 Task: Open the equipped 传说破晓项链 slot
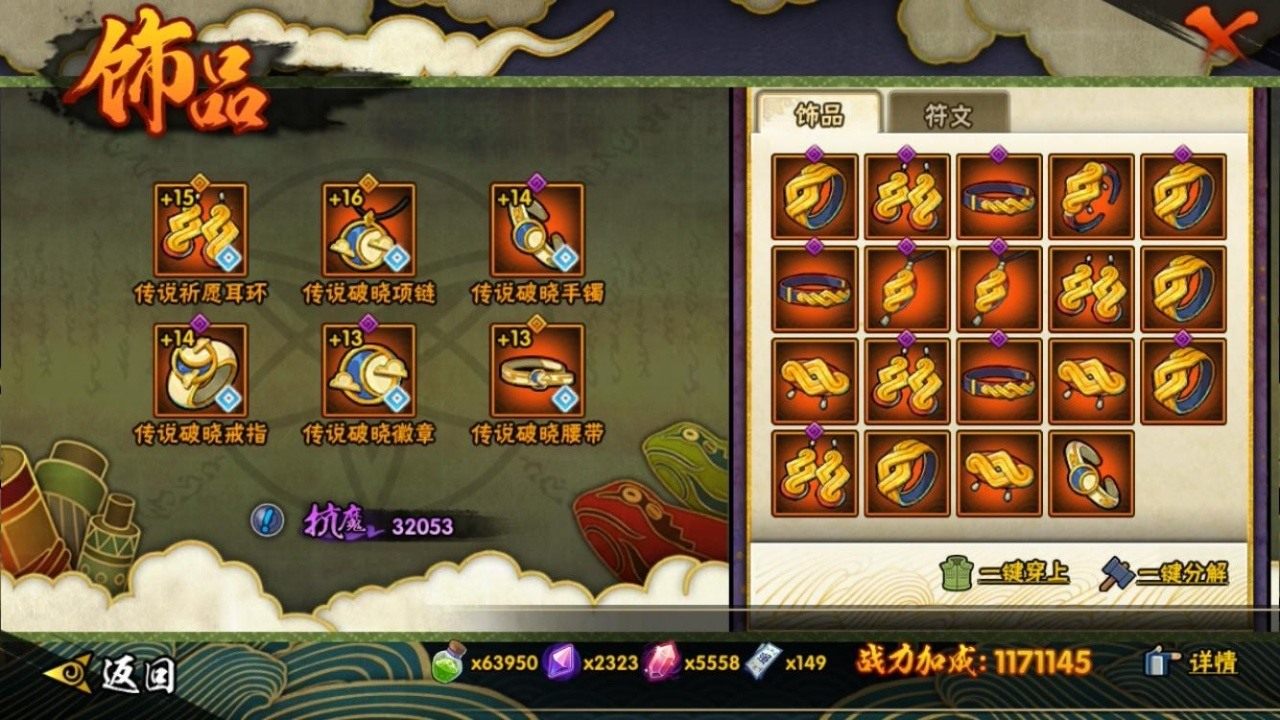[x=368, y=231]
